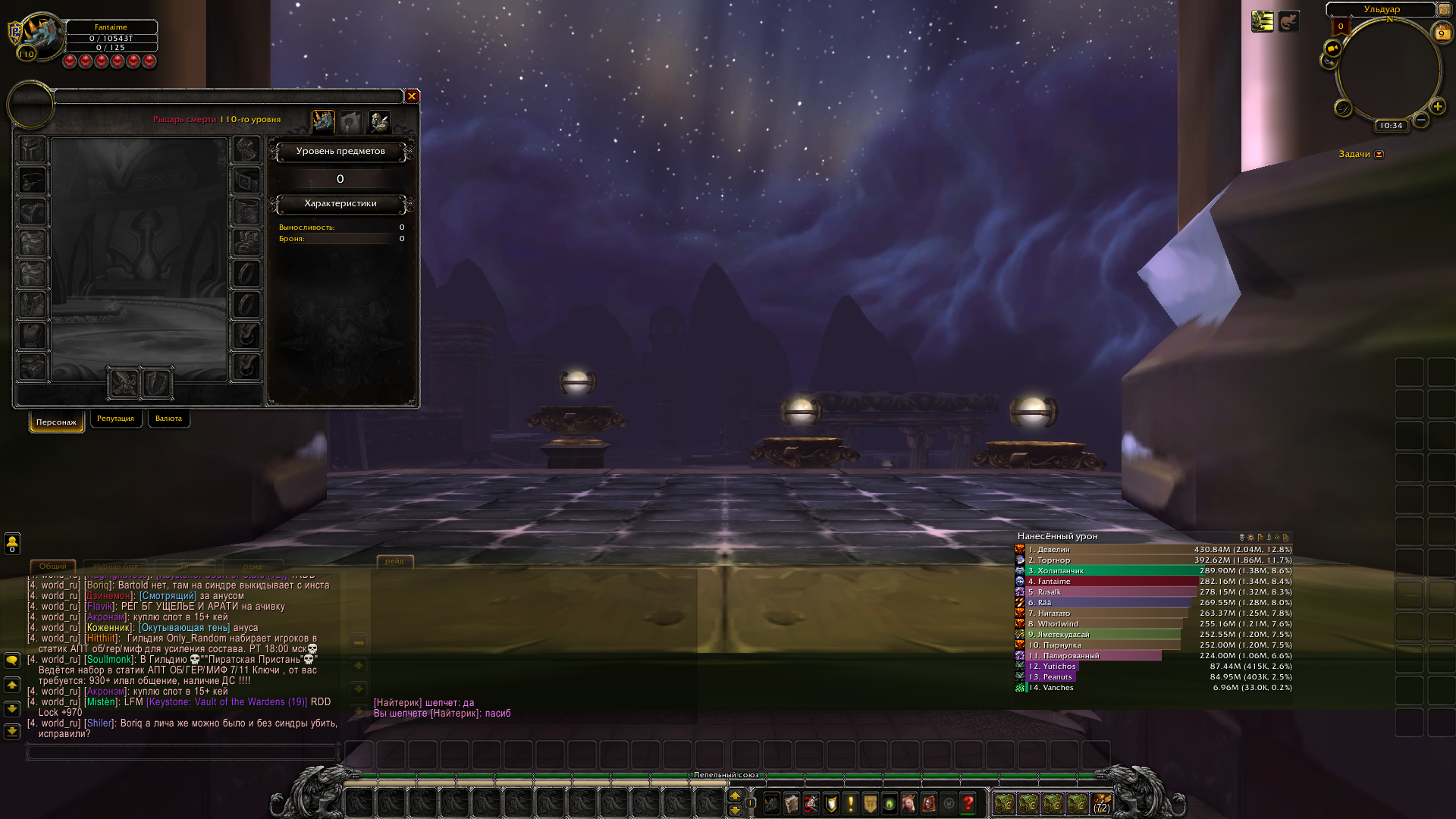
Task: Switch to the Журнал боя chat tab
Action: [115, 566]
